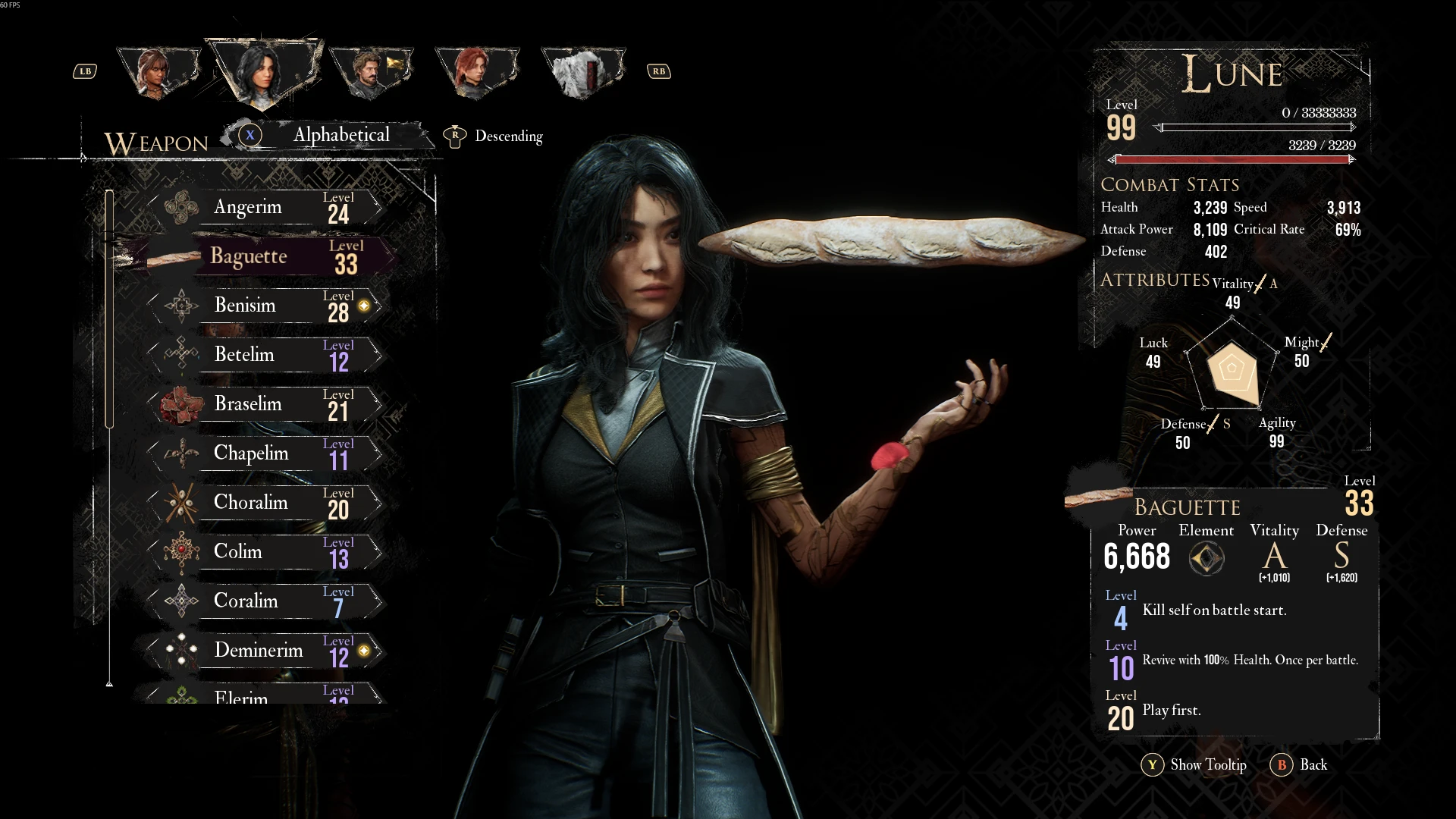Switch to the white-masked character portrait
This screenshot has height=819, width=1456.
click(x=582, y=72)
